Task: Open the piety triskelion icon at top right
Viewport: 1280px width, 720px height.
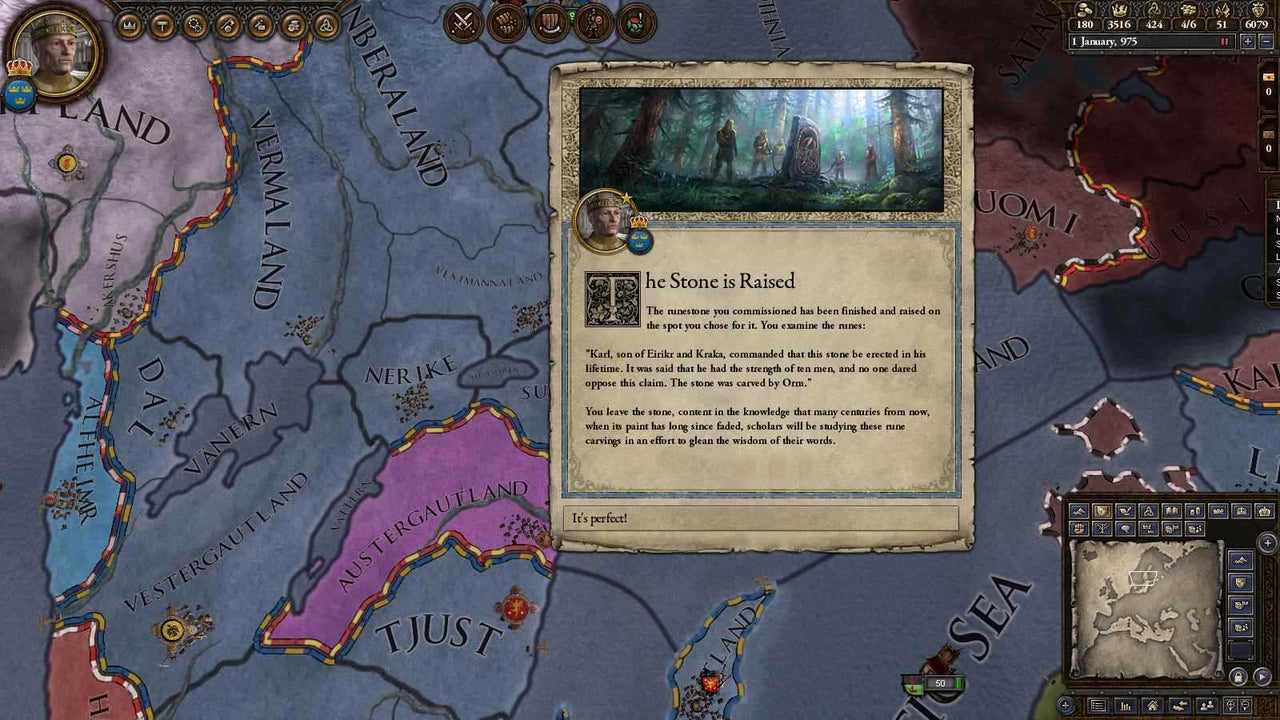Action: 1152,10
